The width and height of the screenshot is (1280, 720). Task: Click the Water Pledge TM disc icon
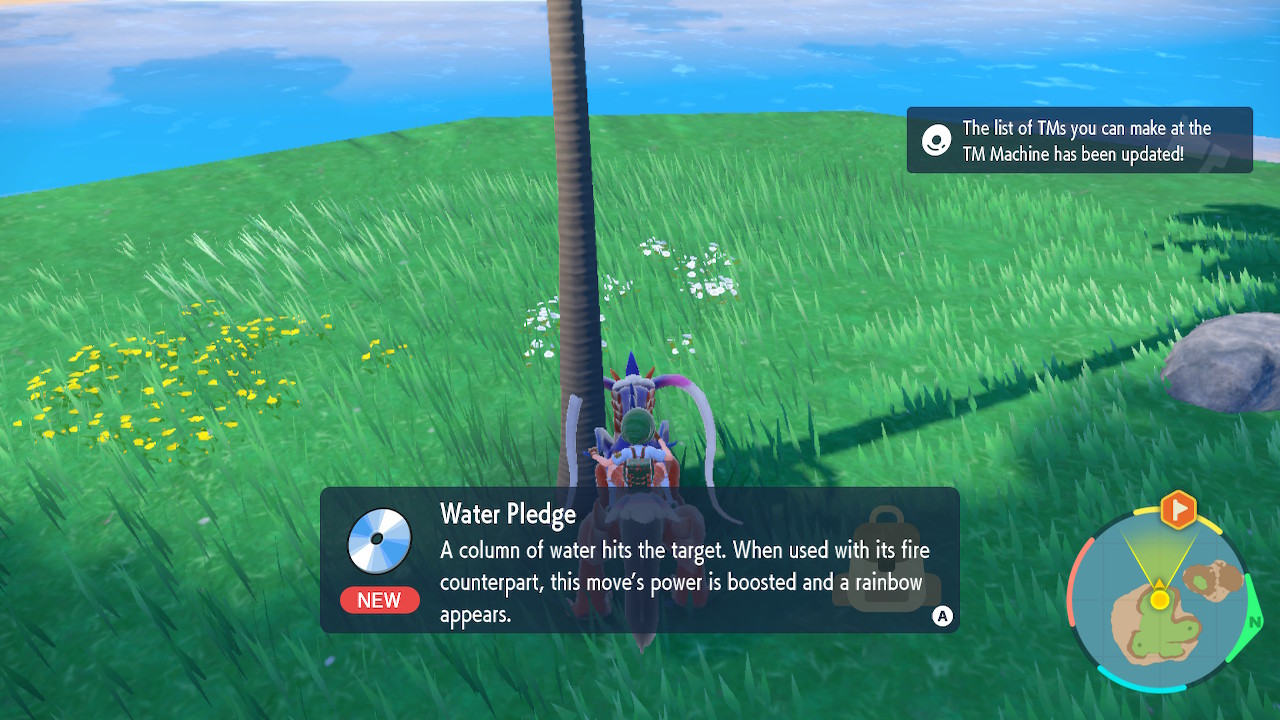click(380, 540)
